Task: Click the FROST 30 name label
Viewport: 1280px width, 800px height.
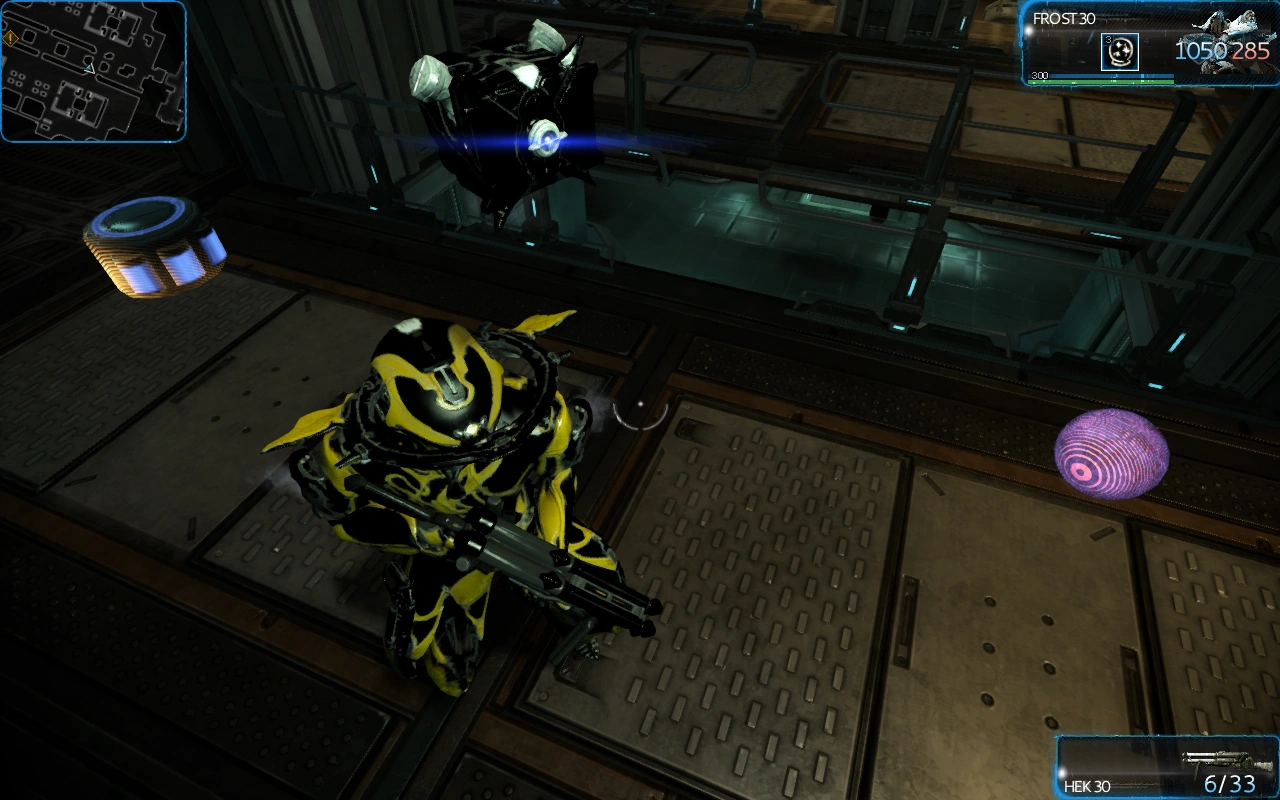Action: tap(1063, 17)
